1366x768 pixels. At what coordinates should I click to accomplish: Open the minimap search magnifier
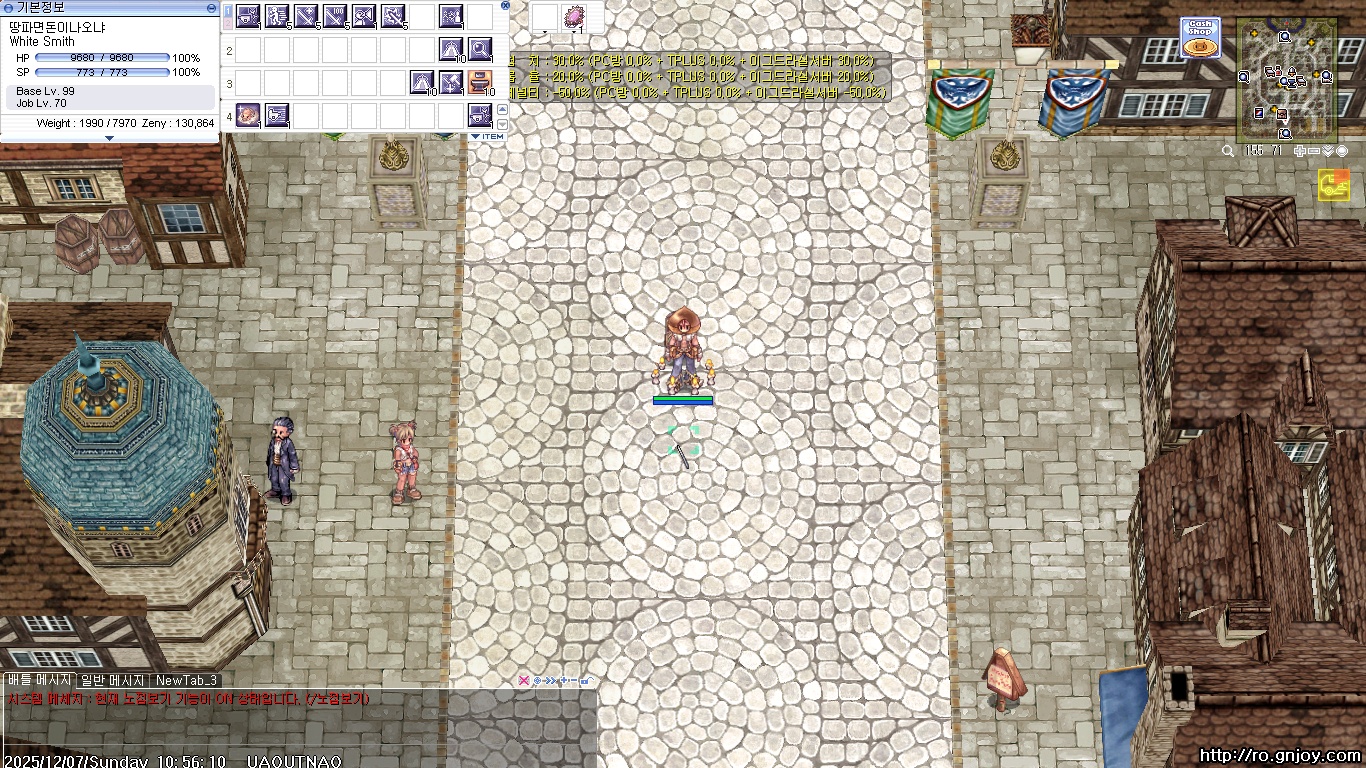1228,151
